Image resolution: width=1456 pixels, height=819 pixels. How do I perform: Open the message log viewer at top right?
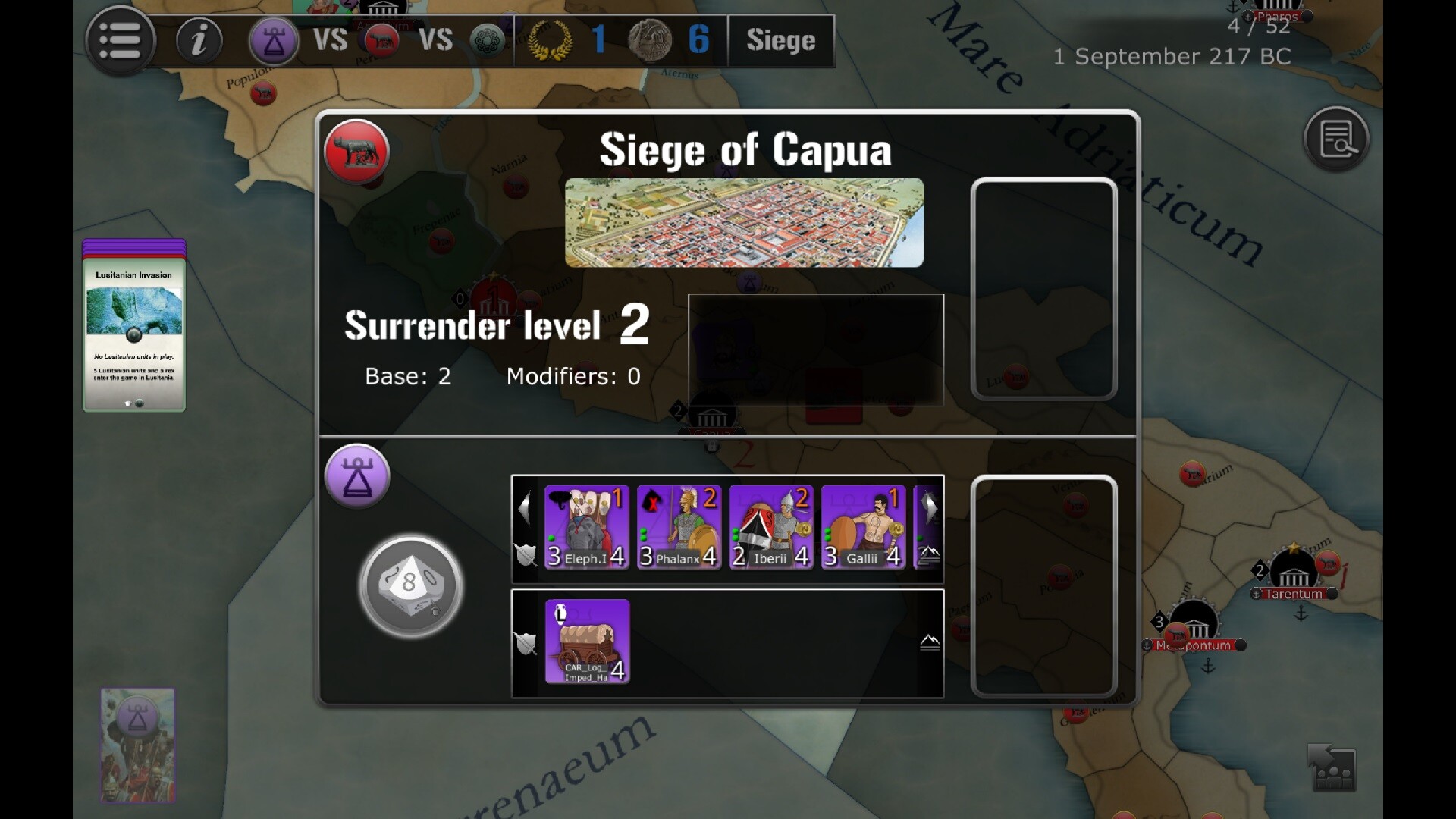point(1337,139)
